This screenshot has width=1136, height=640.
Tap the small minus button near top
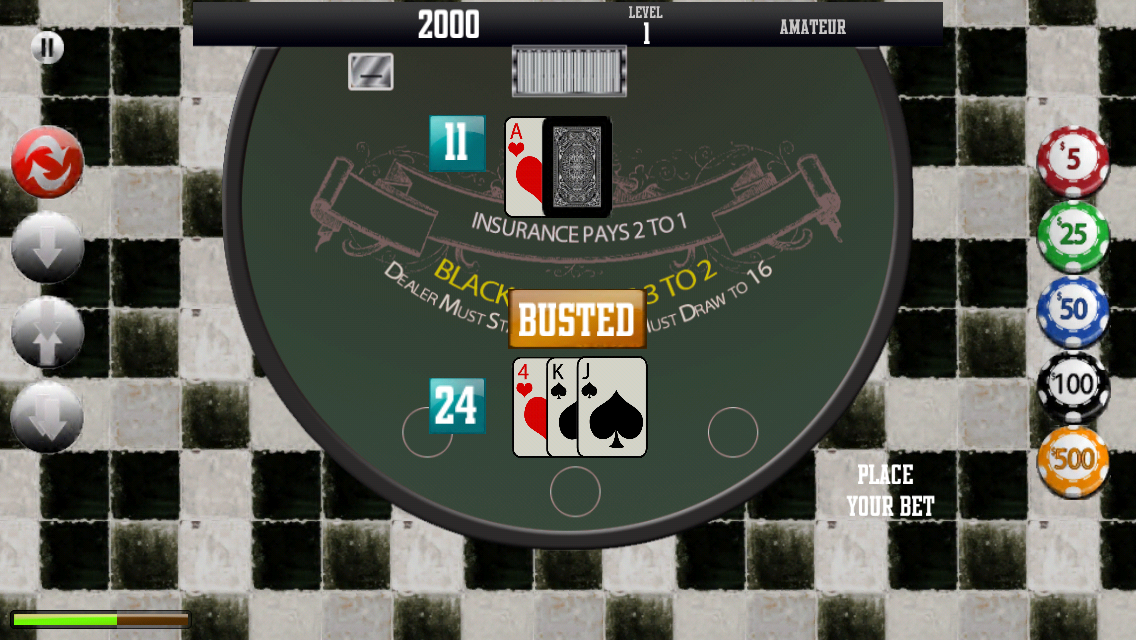point(370,72)
